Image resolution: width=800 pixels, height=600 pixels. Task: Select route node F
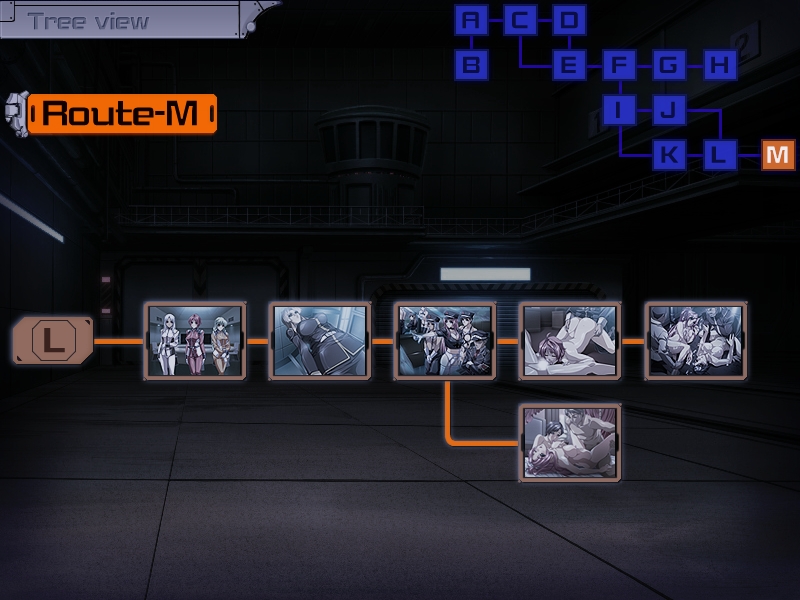pos(619,66)
